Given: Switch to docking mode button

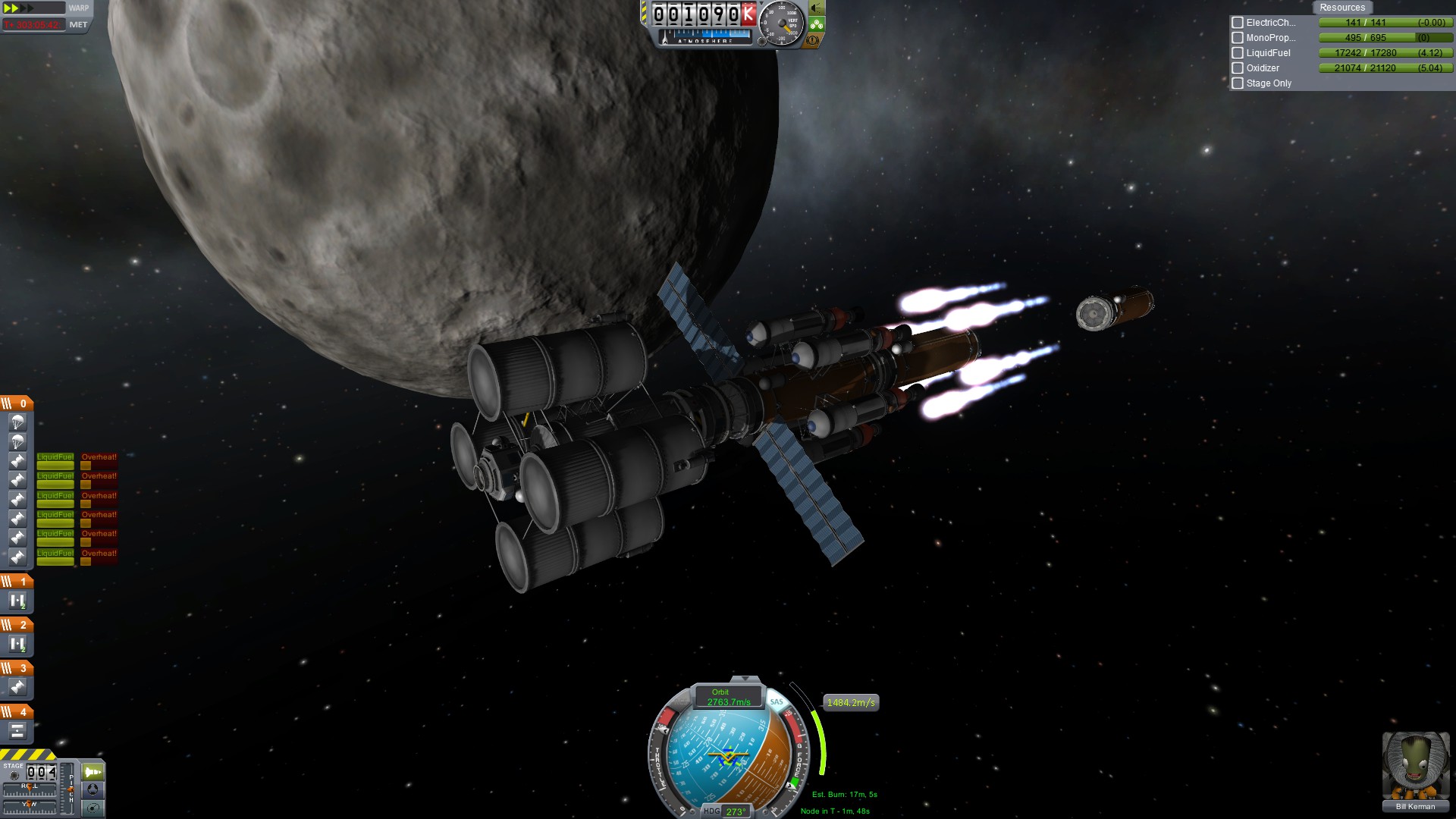Looking at the screenshot, I should (x=93, y=789).
